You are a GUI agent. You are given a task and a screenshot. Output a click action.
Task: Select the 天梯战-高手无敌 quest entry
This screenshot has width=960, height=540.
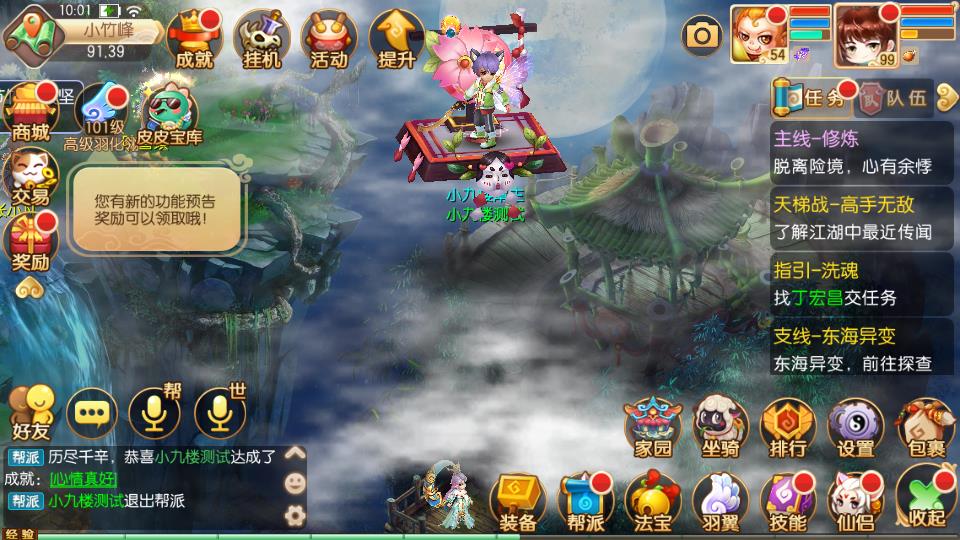(x=861, y=218)
